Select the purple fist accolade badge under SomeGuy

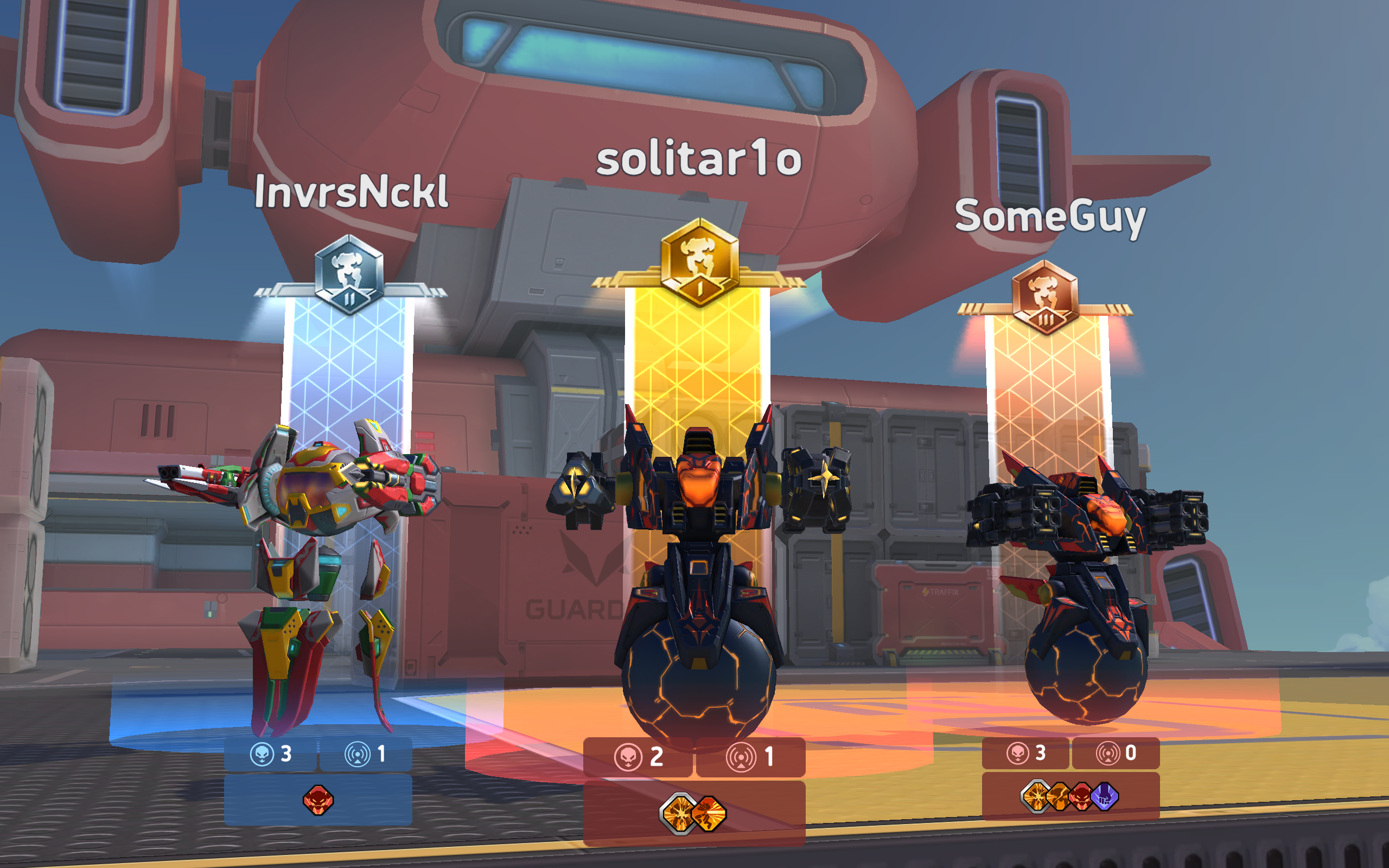tap(1104, 798)
